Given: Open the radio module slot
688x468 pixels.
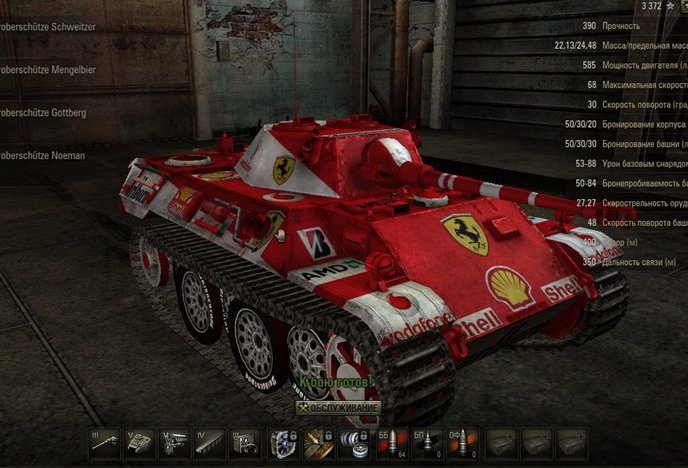Looking at the screenshot, I should (x=246, y=443).
